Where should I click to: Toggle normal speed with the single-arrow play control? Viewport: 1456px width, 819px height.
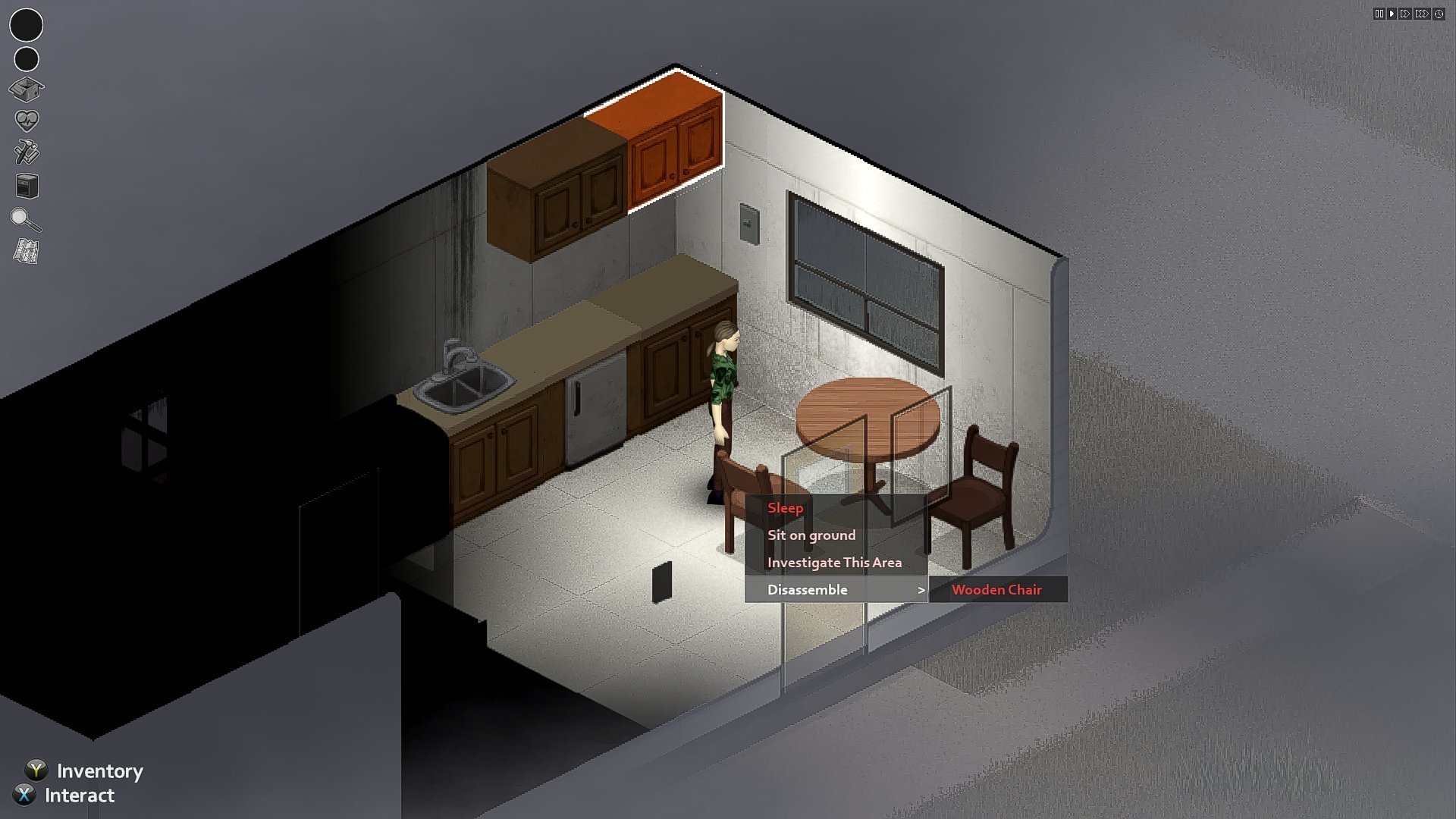pos(1393,13)
